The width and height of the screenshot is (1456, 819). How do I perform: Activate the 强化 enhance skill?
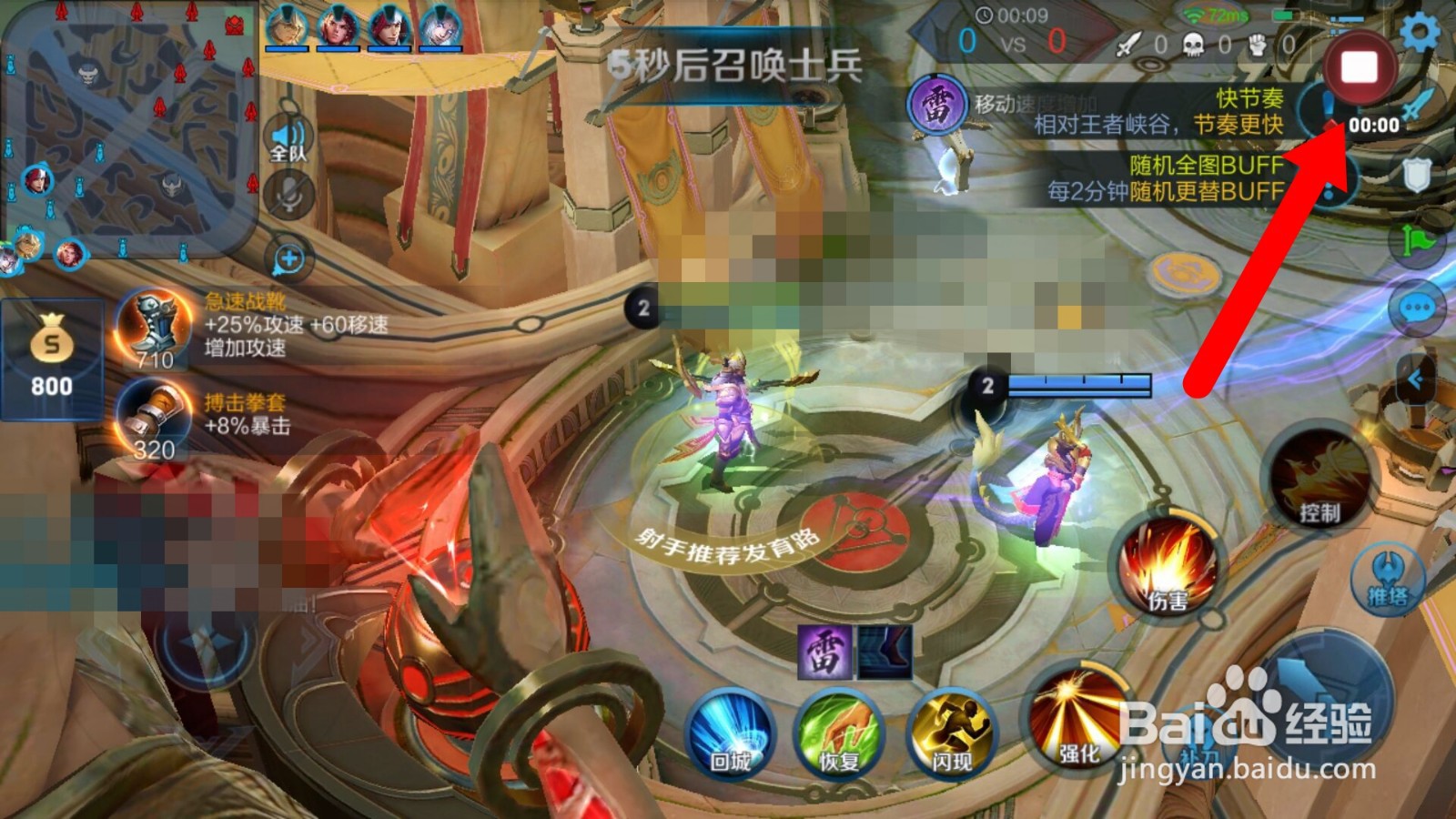click(1078, 728)
